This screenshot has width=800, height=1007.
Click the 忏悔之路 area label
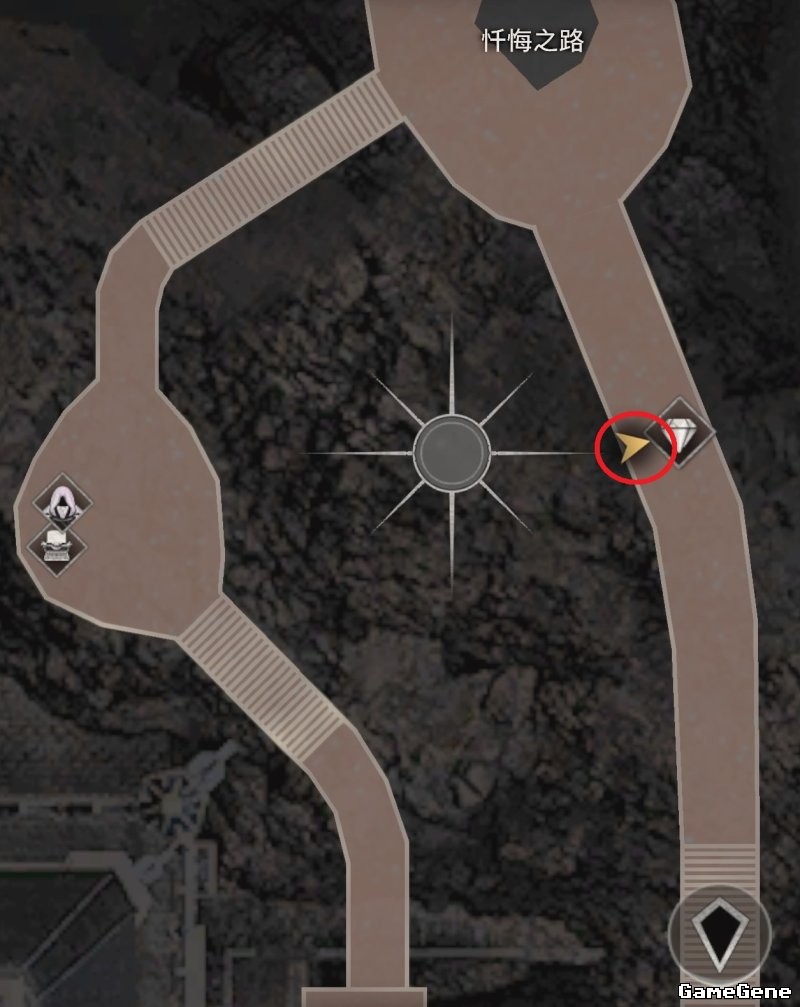point(533,41)
